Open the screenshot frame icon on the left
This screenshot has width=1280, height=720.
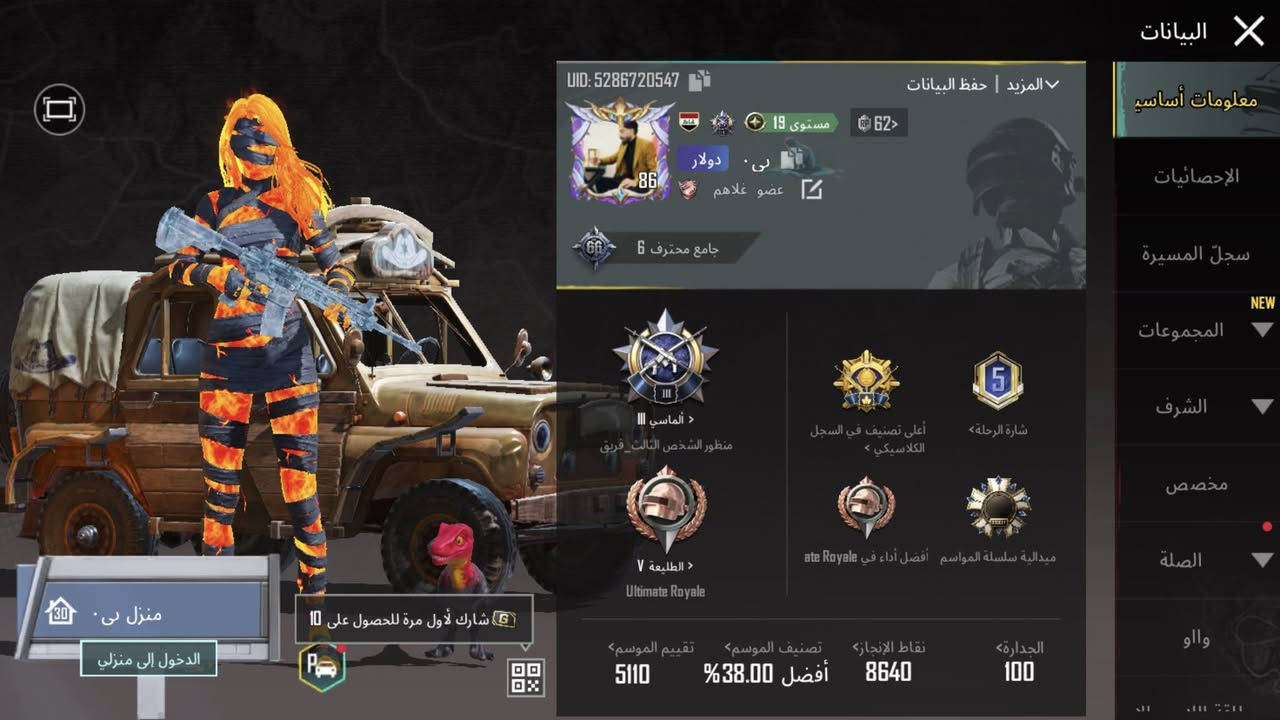[x=59, y=109]
